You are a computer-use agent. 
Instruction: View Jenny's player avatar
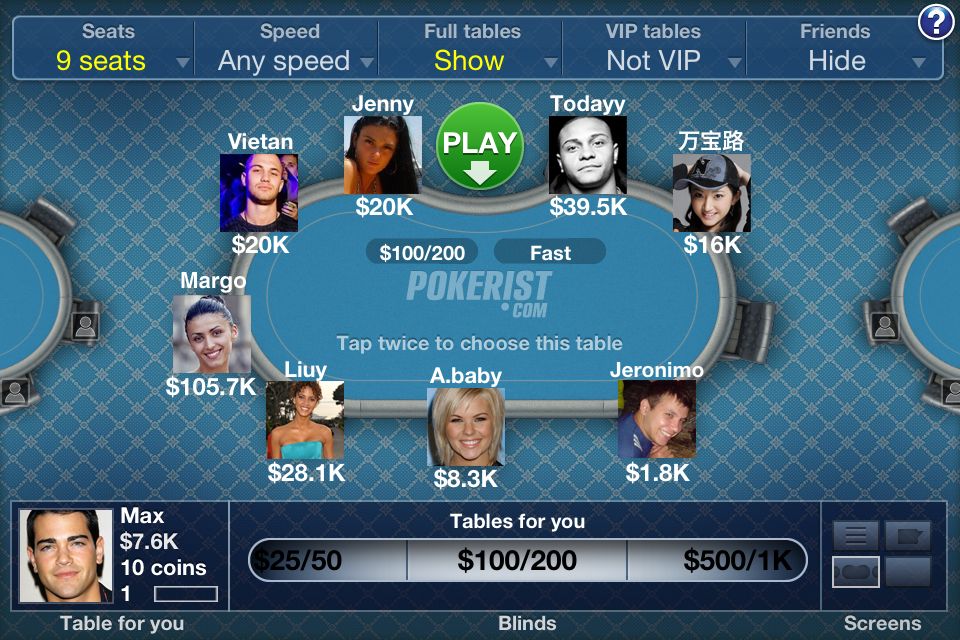click(x=383, y=155)
